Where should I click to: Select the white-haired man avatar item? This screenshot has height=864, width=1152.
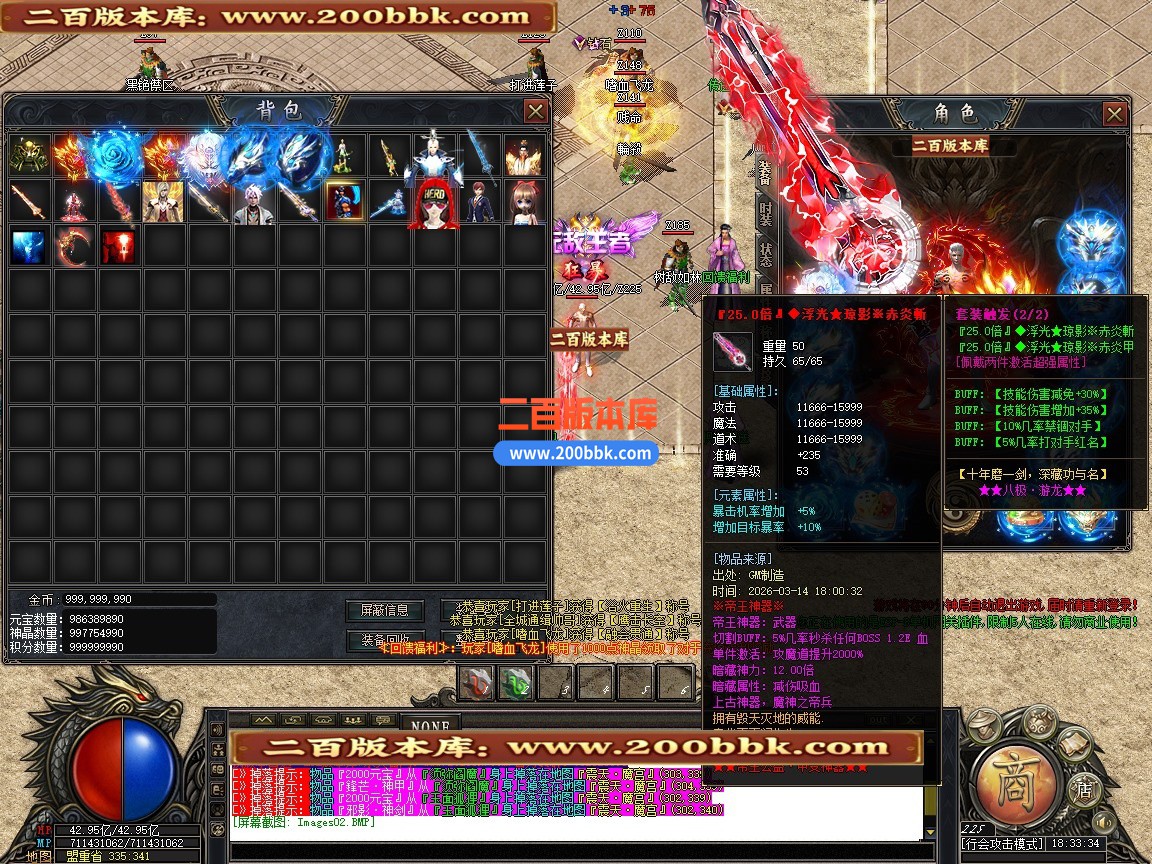point(253,203)
